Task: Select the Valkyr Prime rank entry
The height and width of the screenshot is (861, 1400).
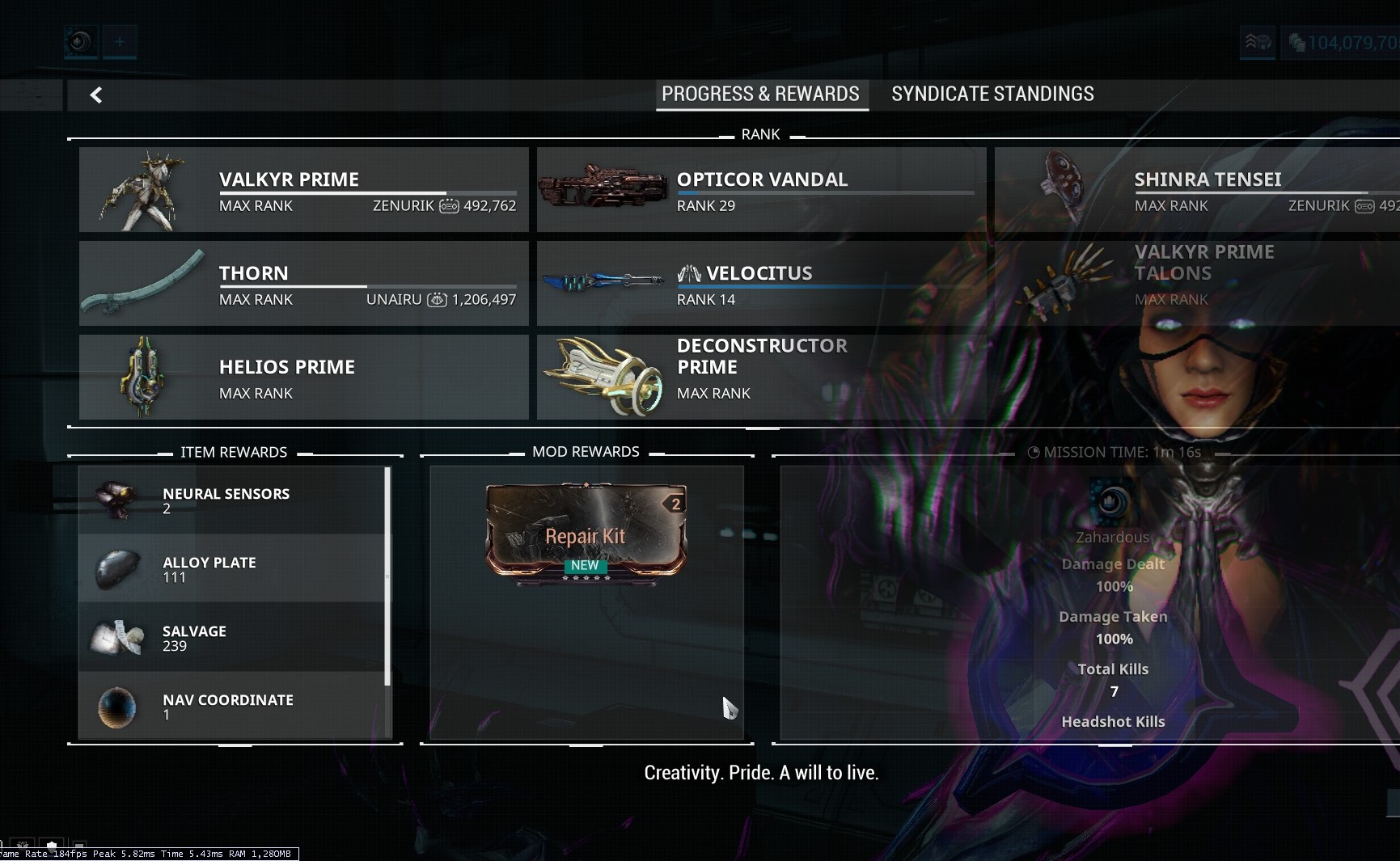Action: point(304,190)
